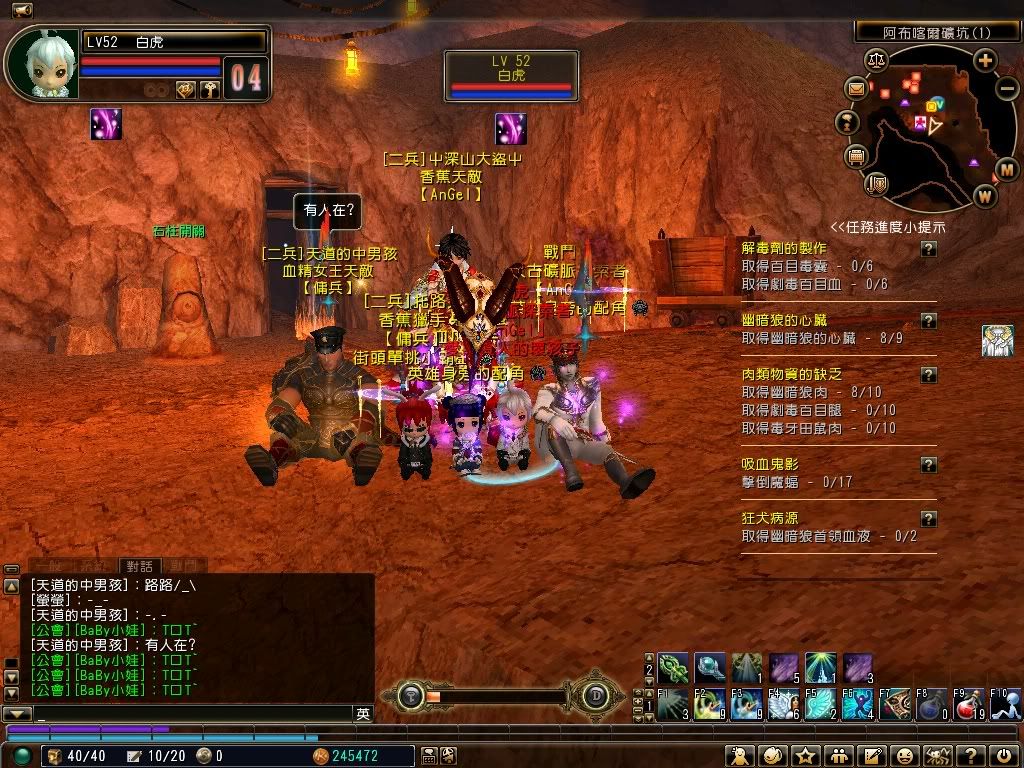Viewport: 1024px width, 768px height.
Task: Zoom in the minimap with the plus button
Action: pyautogui.click(x=985, y=61)
